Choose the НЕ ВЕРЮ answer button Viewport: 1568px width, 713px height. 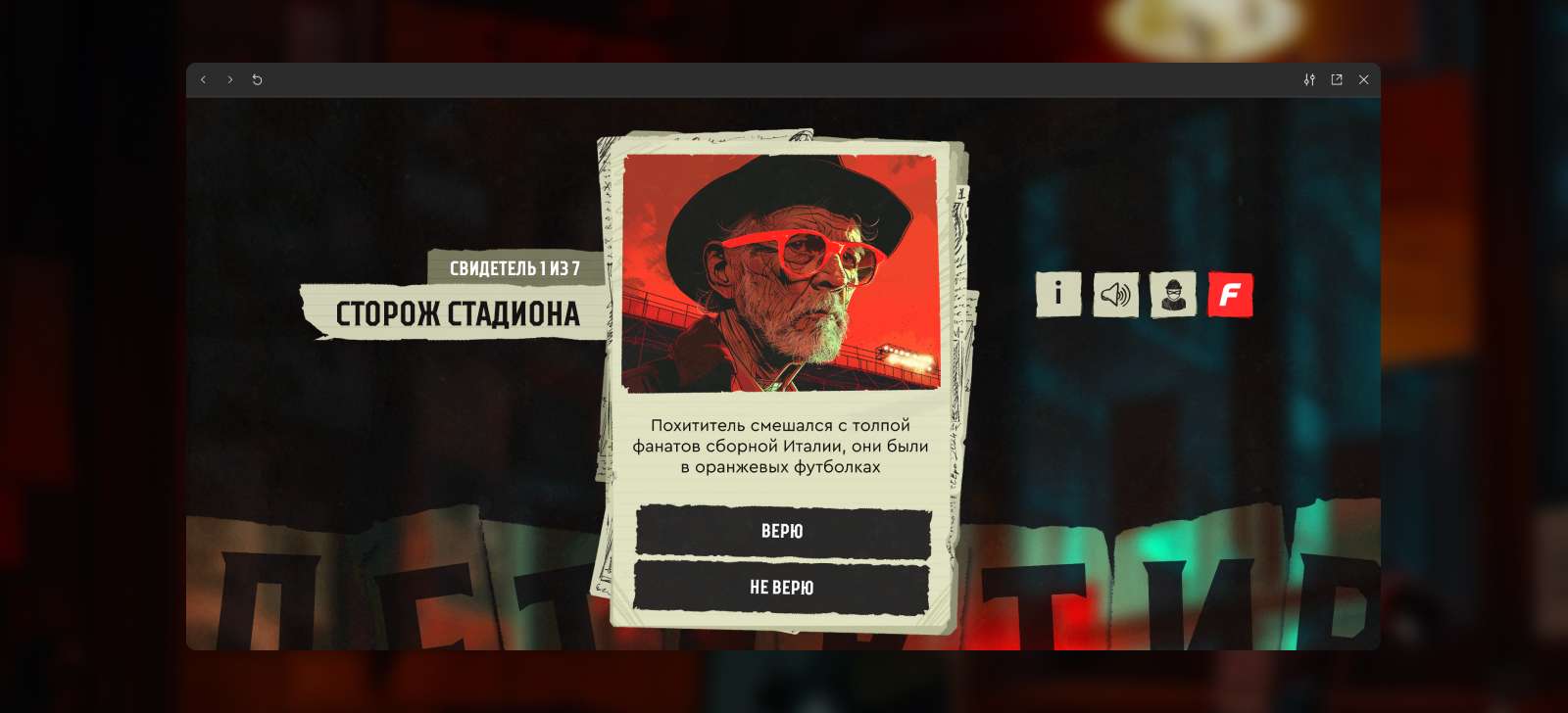click(782, 588)
